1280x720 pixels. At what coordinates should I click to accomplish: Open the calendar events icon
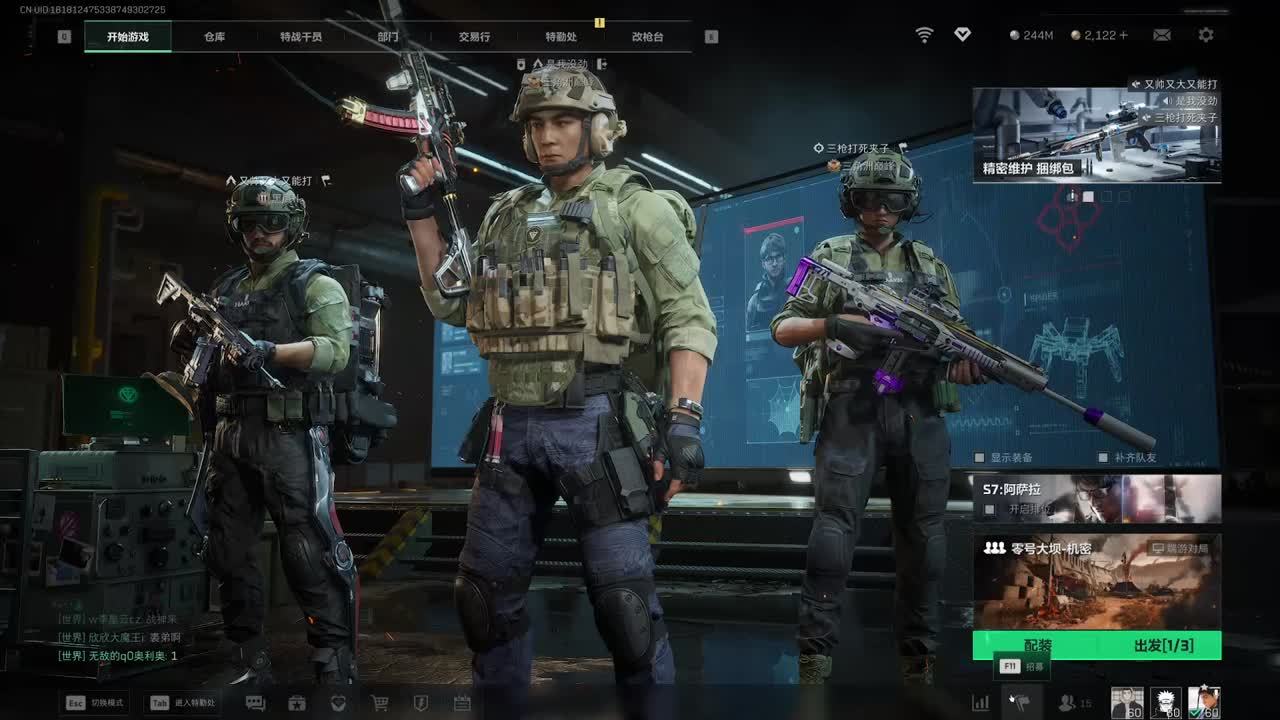(462, 703)
